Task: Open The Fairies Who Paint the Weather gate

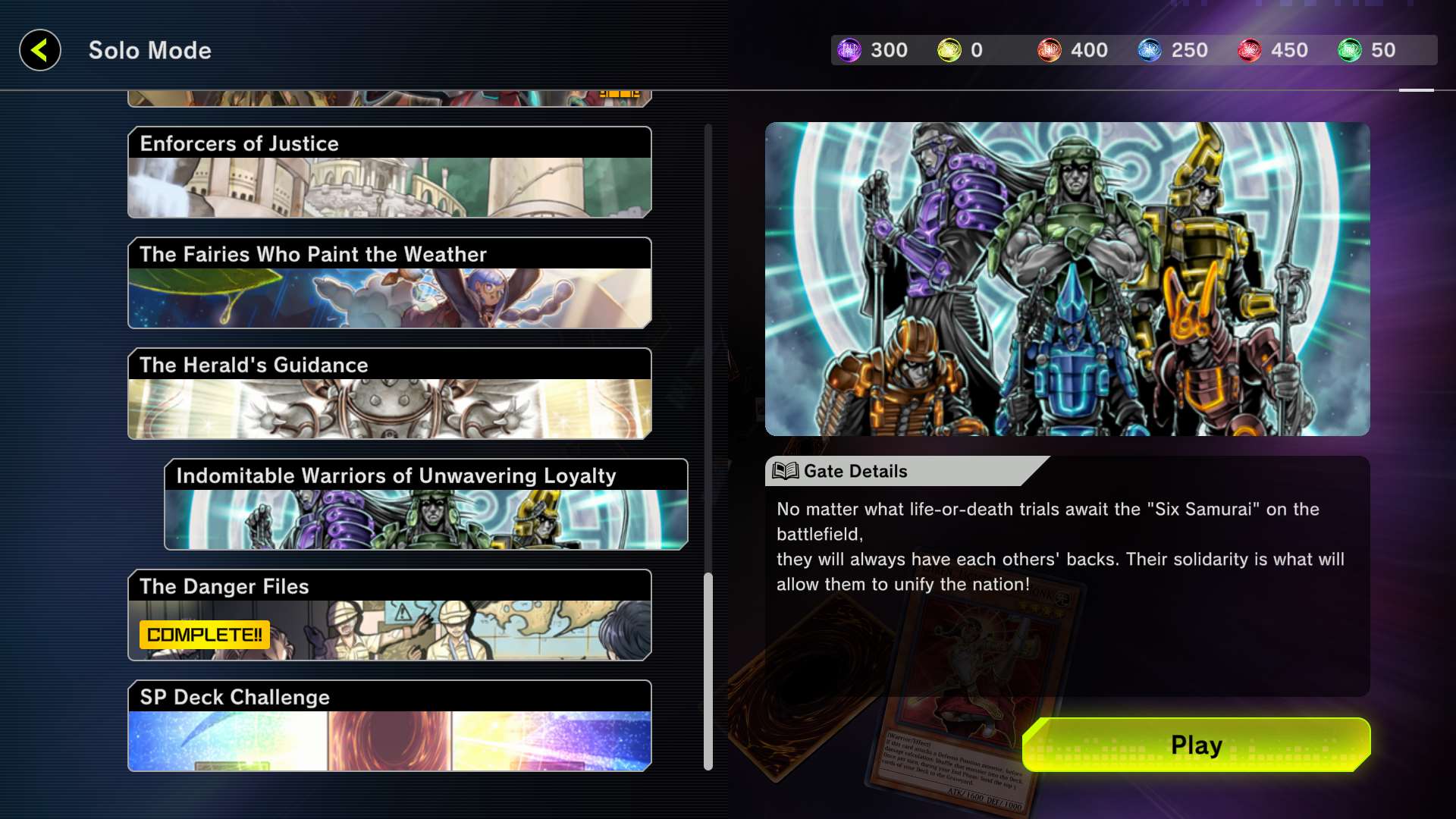Action: pos(389,283)
